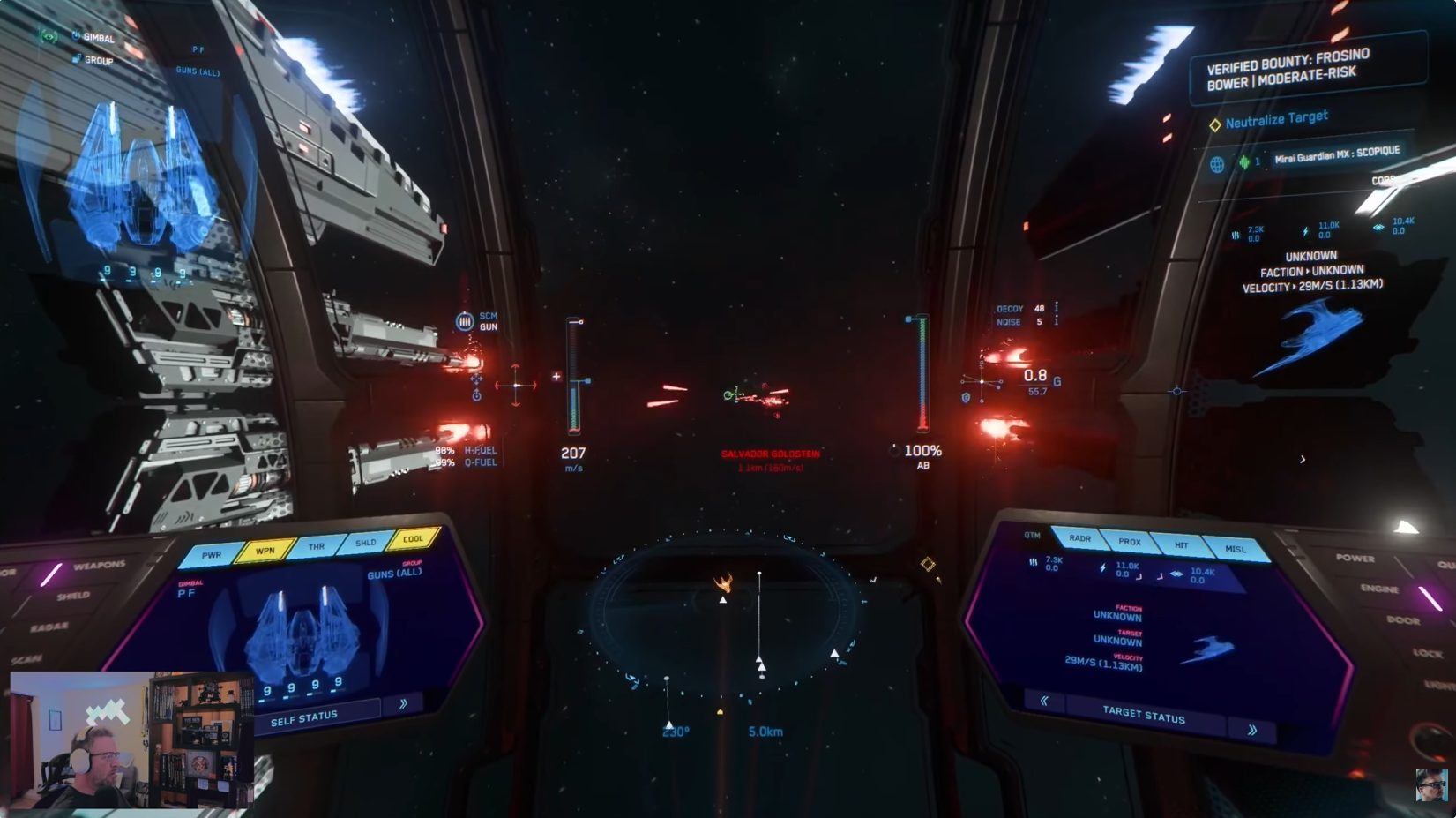The image size is (1456, 818).
Task: Switch to the SHLD tab
Action: point(365,543)
